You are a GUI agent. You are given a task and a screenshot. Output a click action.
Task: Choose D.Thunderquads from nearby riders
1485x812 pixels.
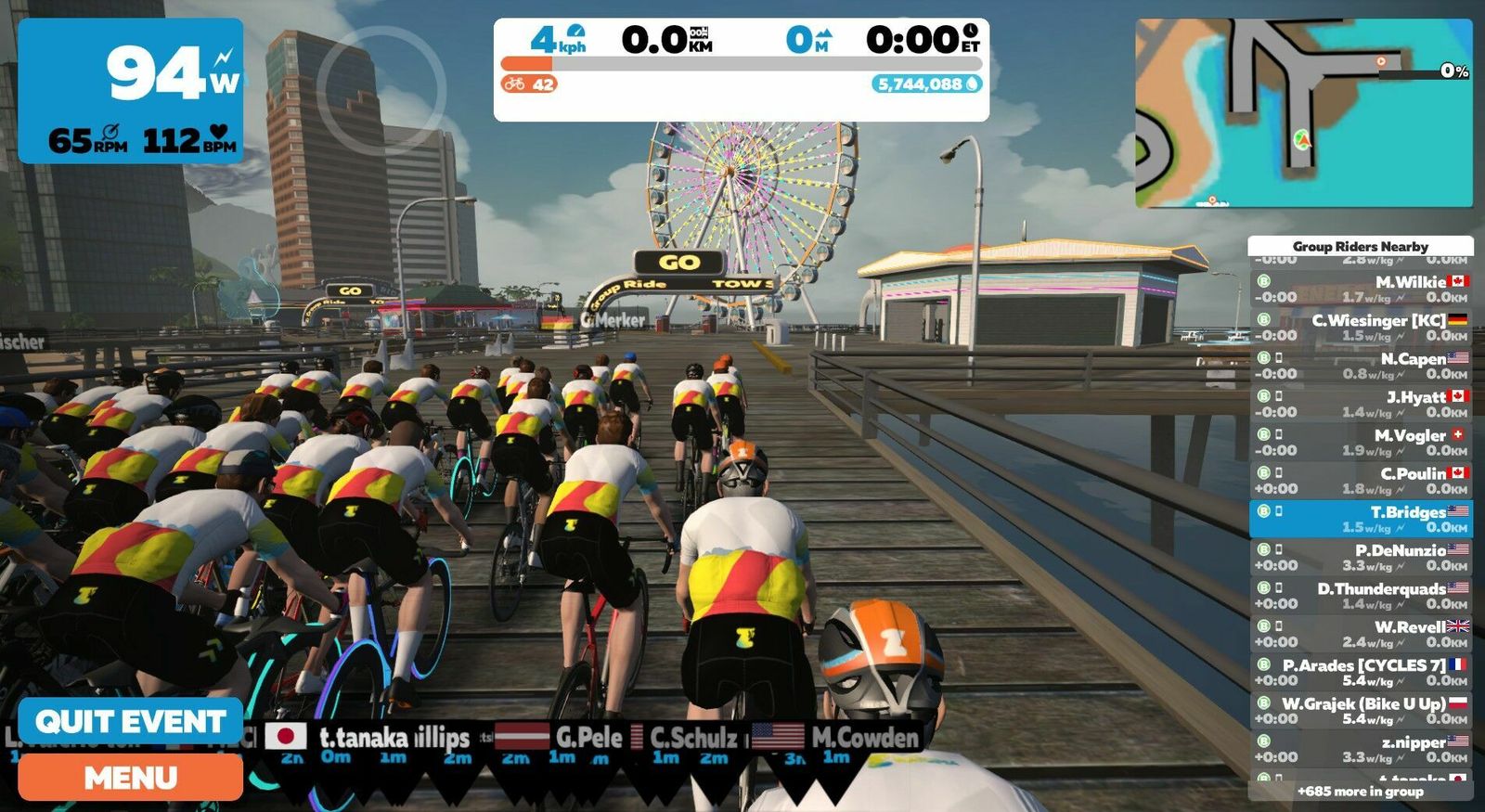tap(1360, 596)
